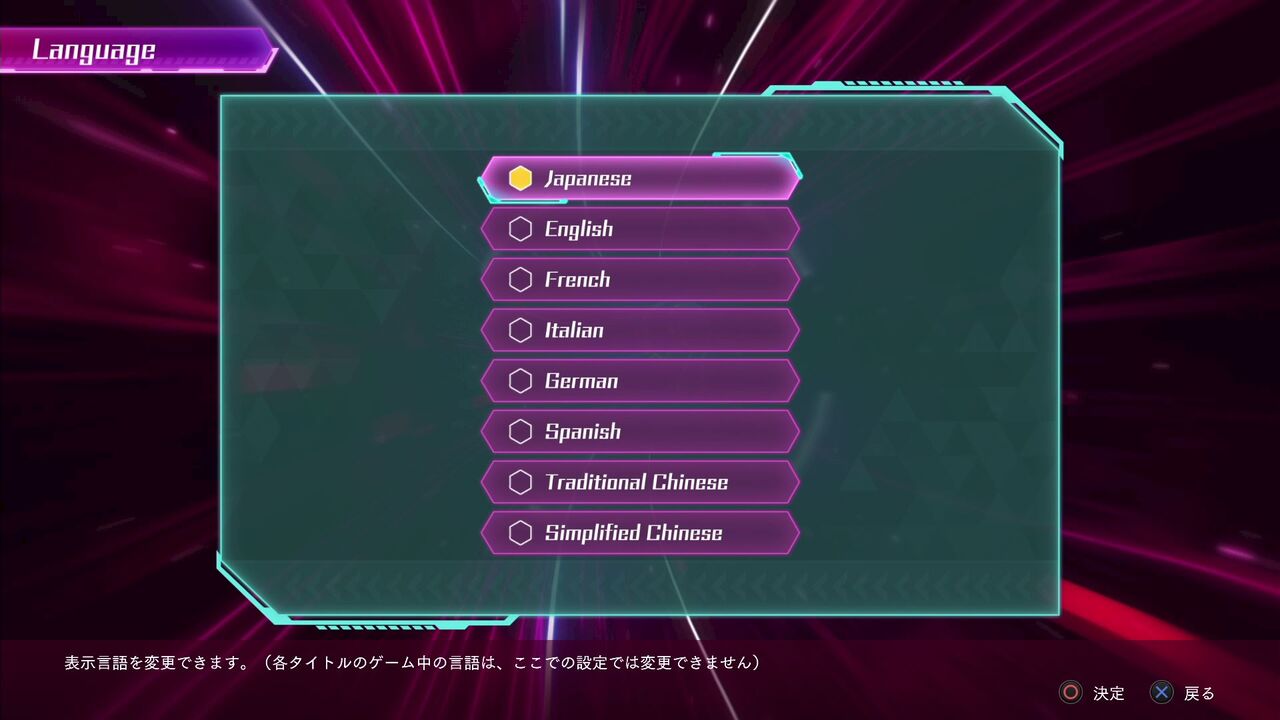The width and height of the screenshot is (1280, 720).
Task: Click the hexagon marker next to English
Action: (520, 228)
